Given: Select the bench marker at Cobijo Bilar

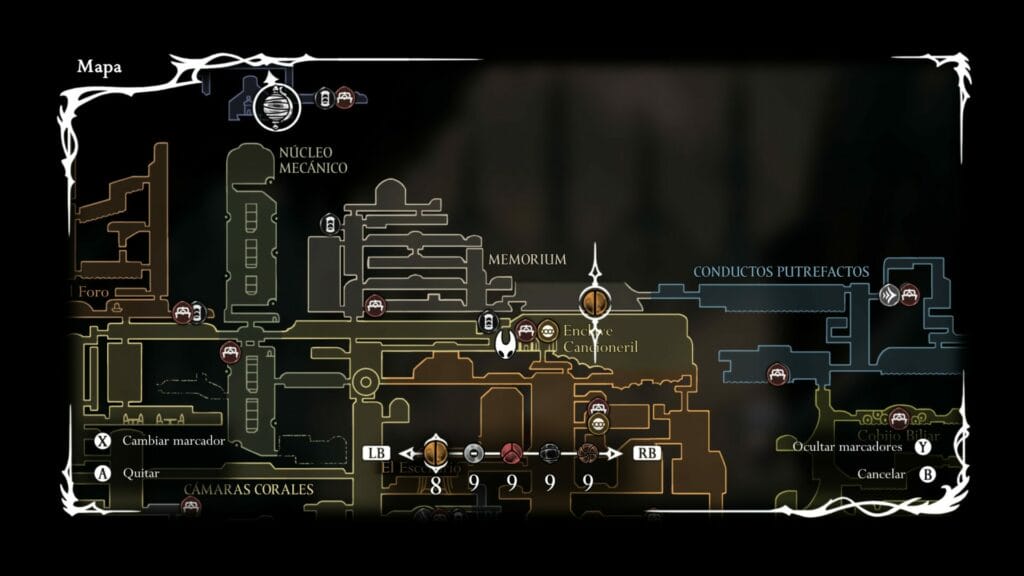Looking at the screenshot, I should point(898,418).
